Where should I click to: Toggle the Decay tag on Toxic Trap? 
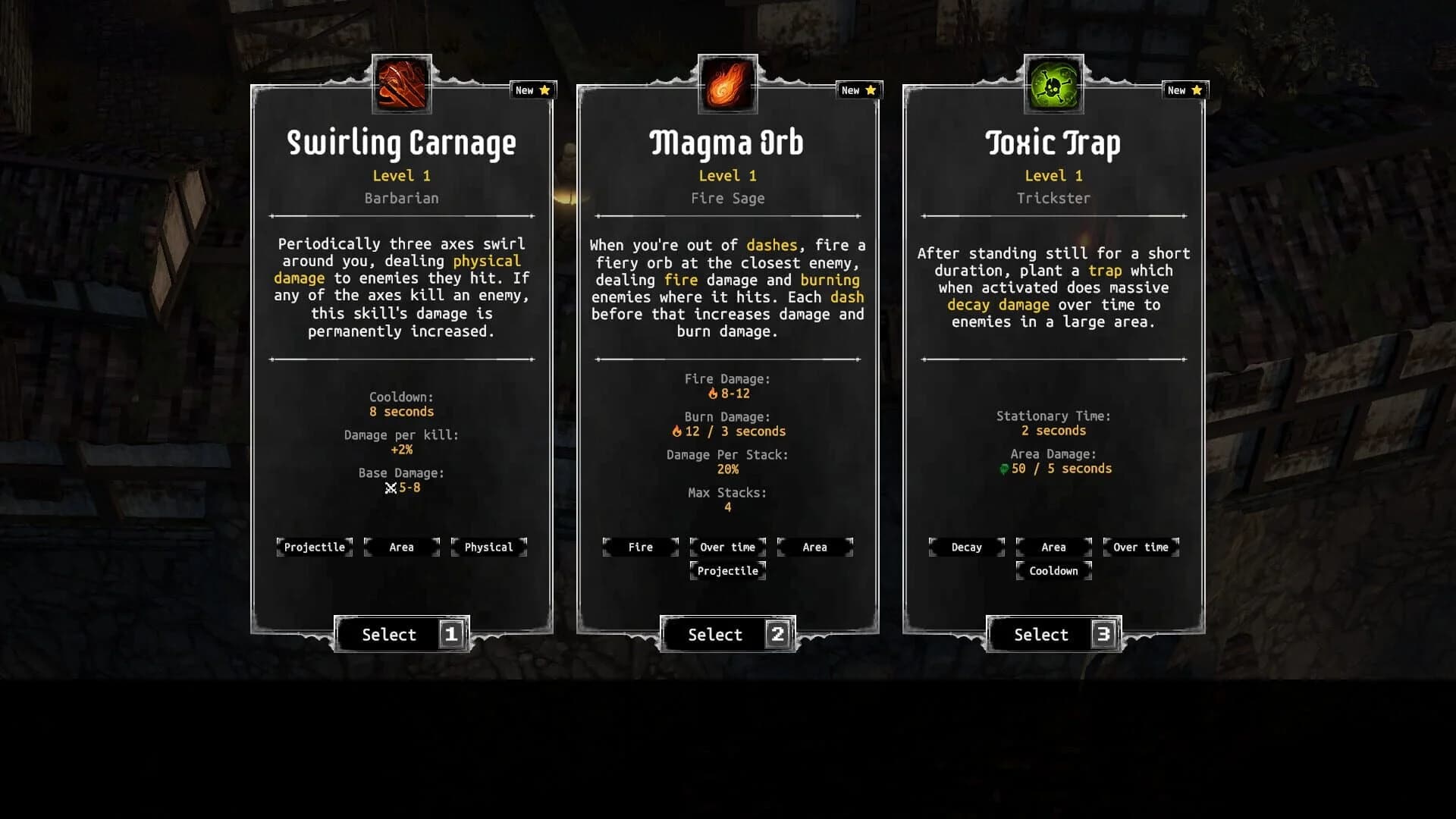(966, 547)
